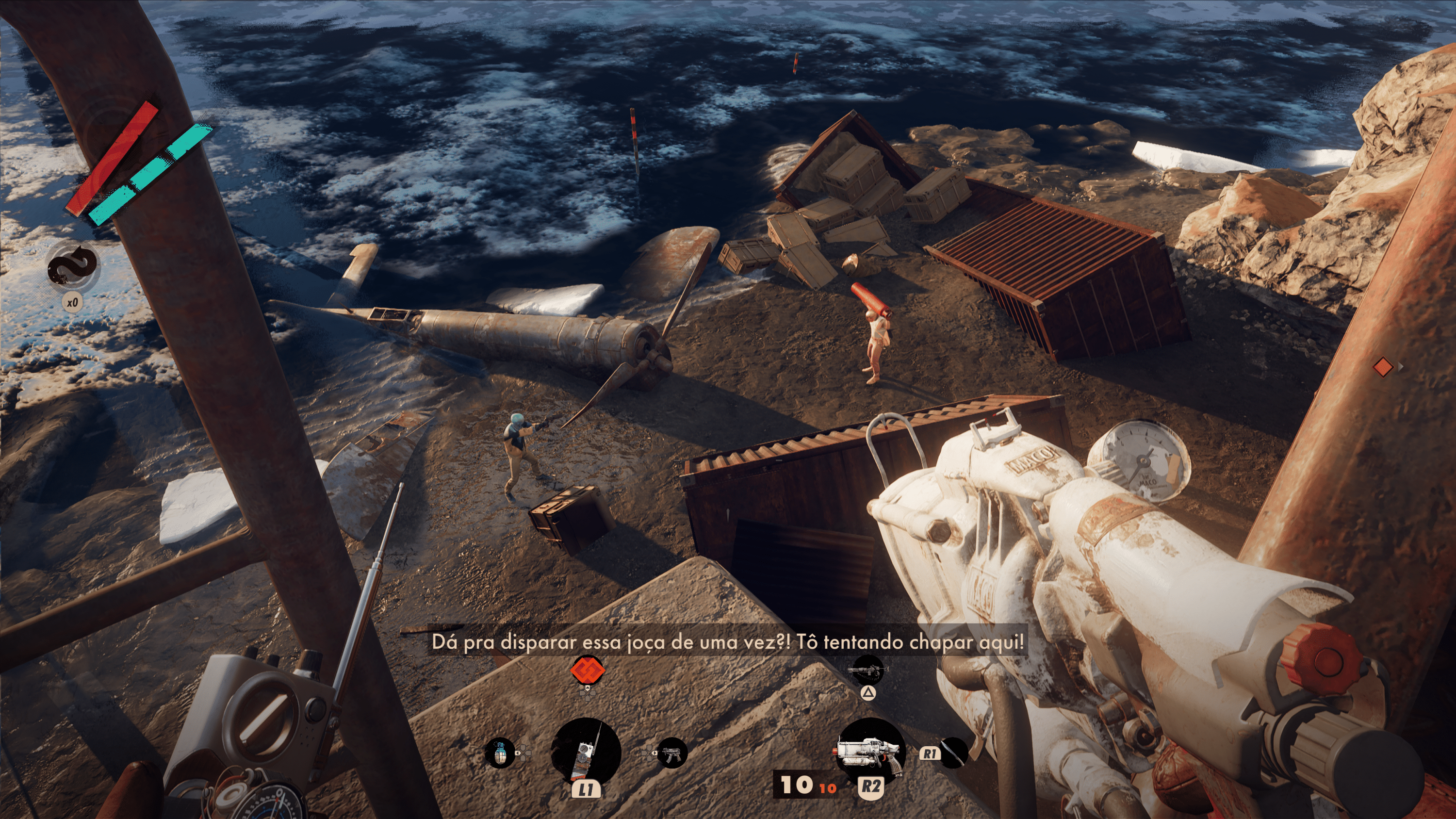1456x819 pixels.
Task: Click the Hackamajig gadget slot
Action: point(586,752)
